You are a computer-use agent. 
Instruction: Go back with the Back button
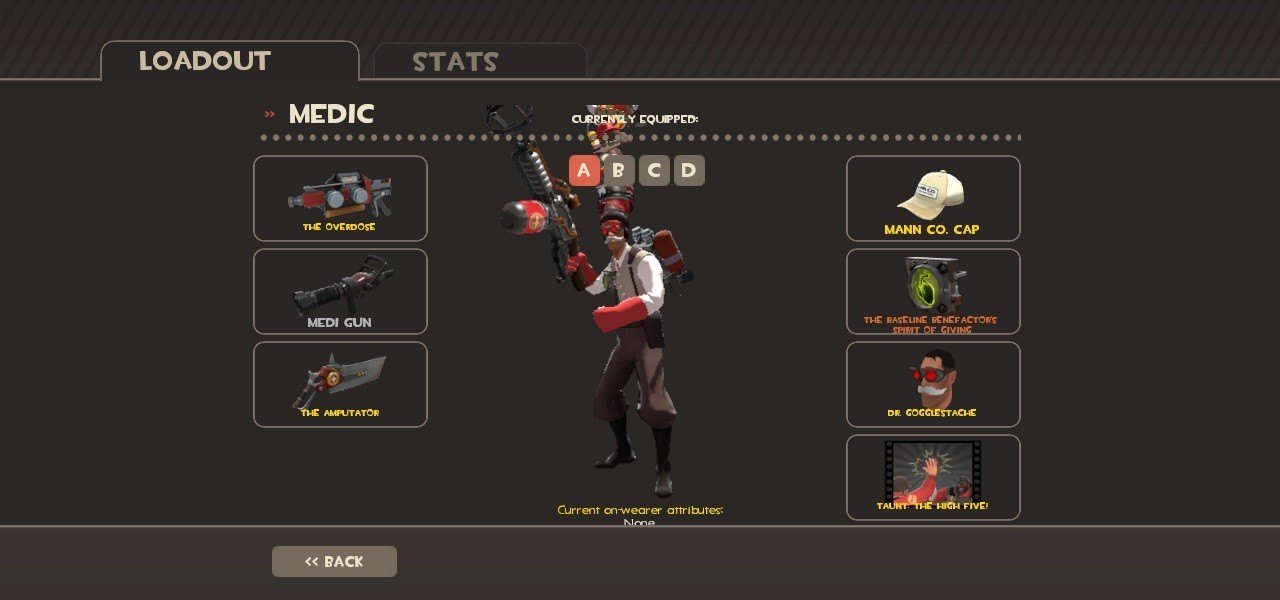coord(334,561)
